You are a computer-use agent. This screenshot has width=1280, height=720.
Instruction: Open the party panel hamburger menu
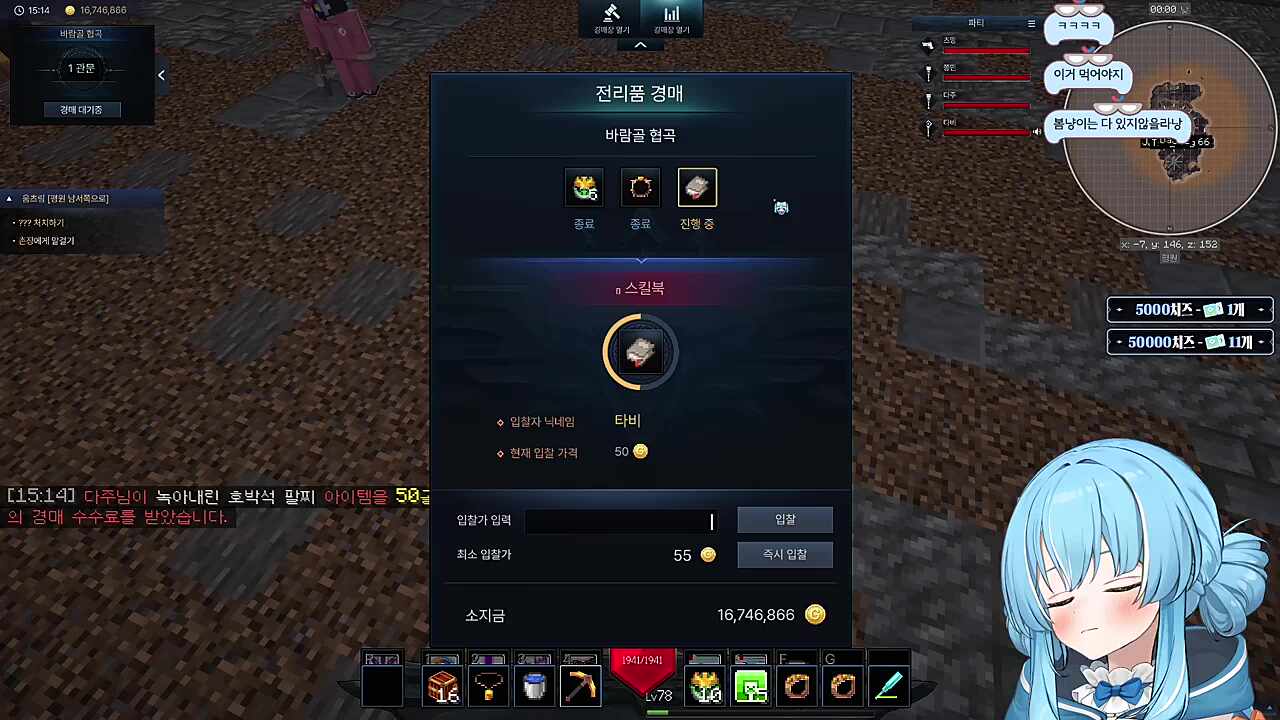(1031, 22)
